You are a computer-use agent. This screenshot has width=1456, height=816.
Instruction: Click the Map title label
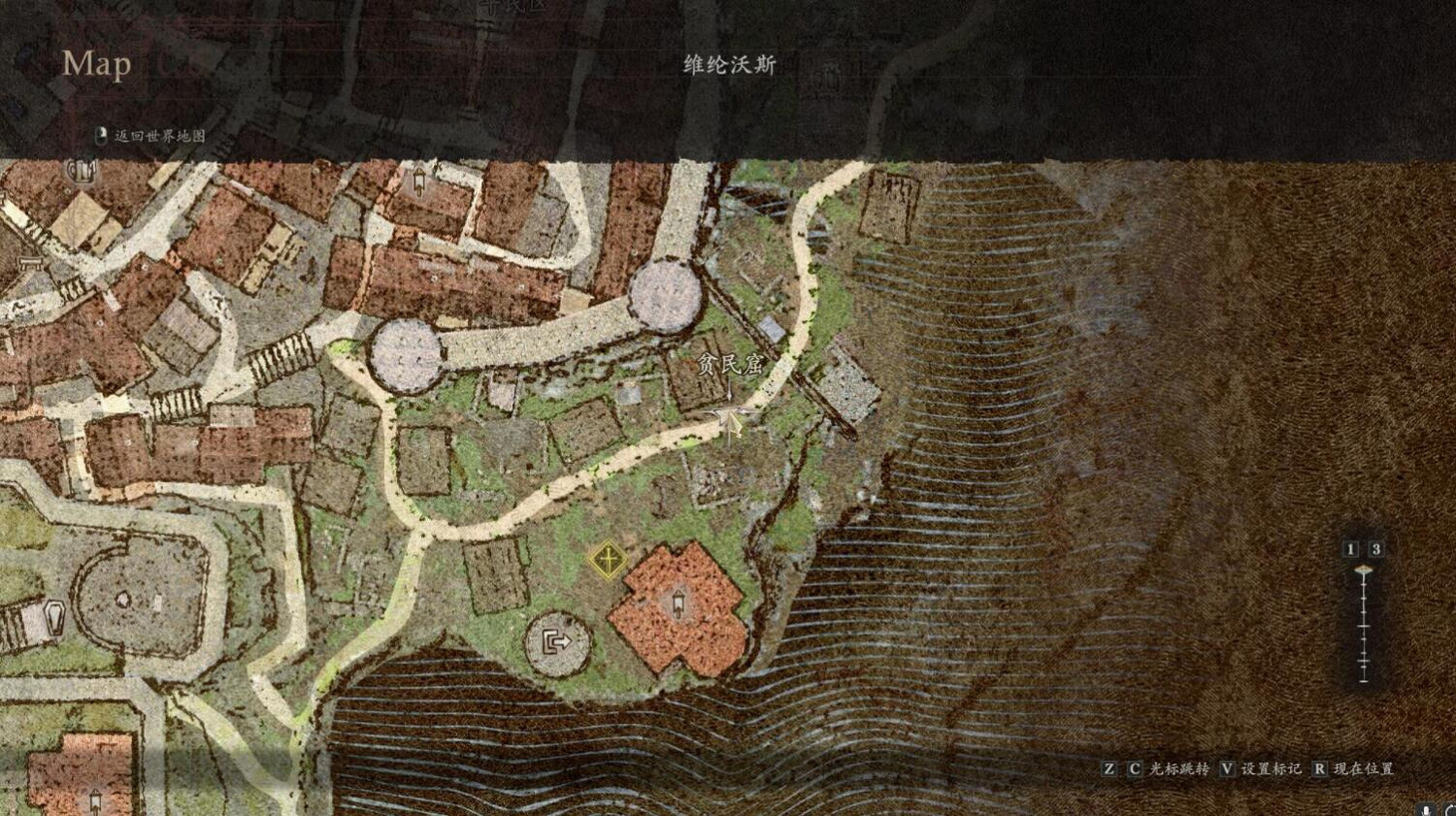(95, 65)
